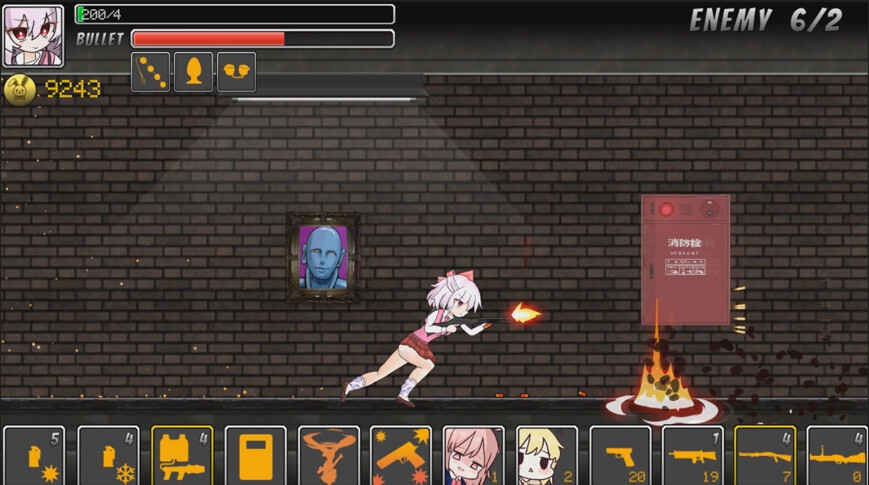Click the gold bunny coin icon
Viewport: 869px width, 485px height.
pos(19,90)
